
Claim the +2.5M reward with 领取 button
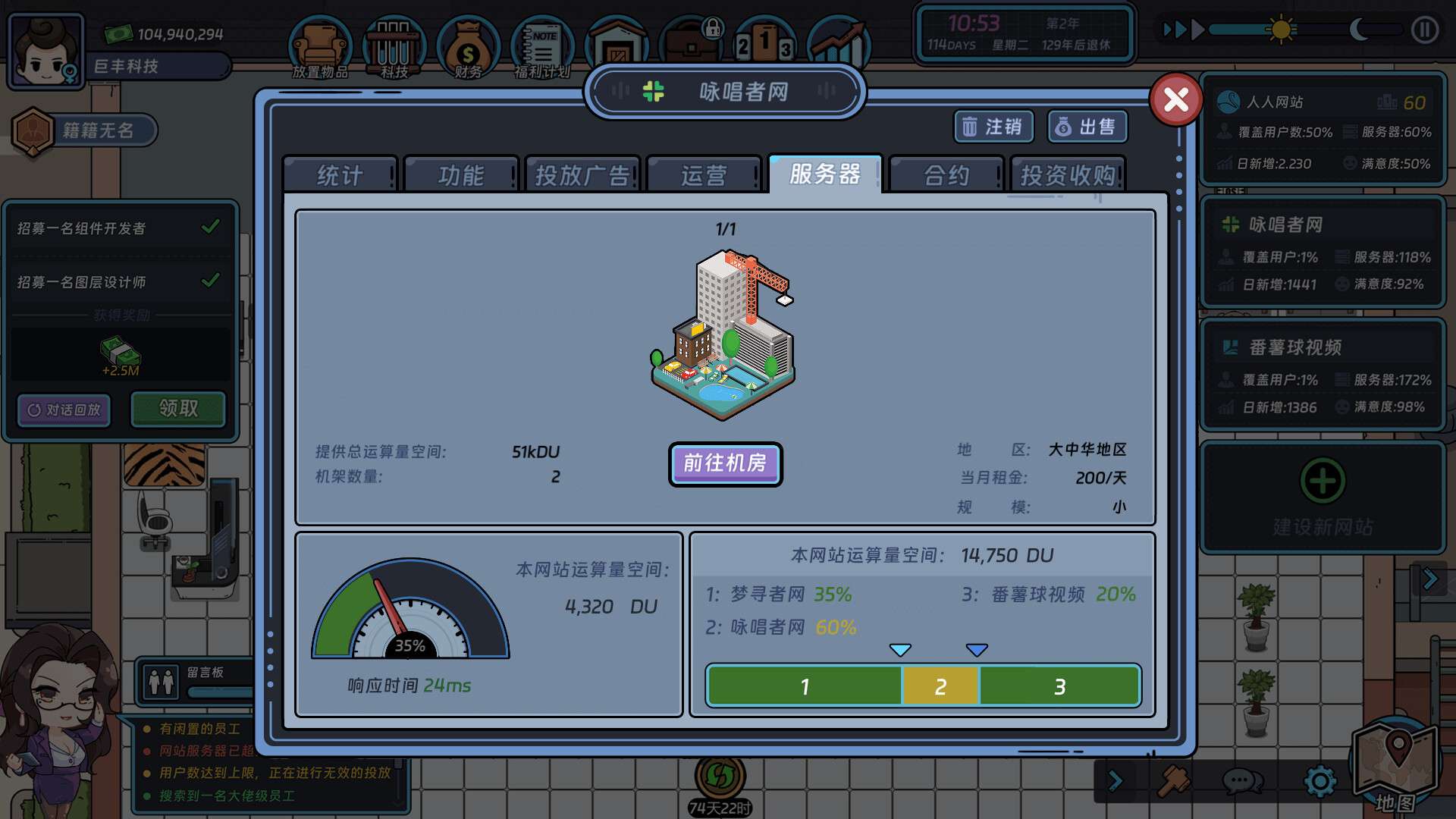[x=177, y=409]
